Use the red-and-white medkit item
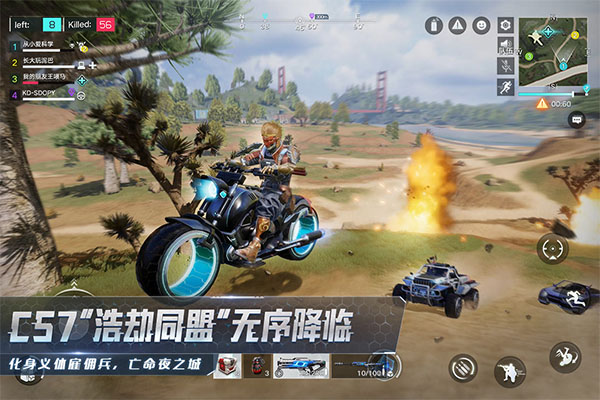Image resolution: width=600 pixels, height=400 pixels. pyautogui.click(x=227, y=366)
